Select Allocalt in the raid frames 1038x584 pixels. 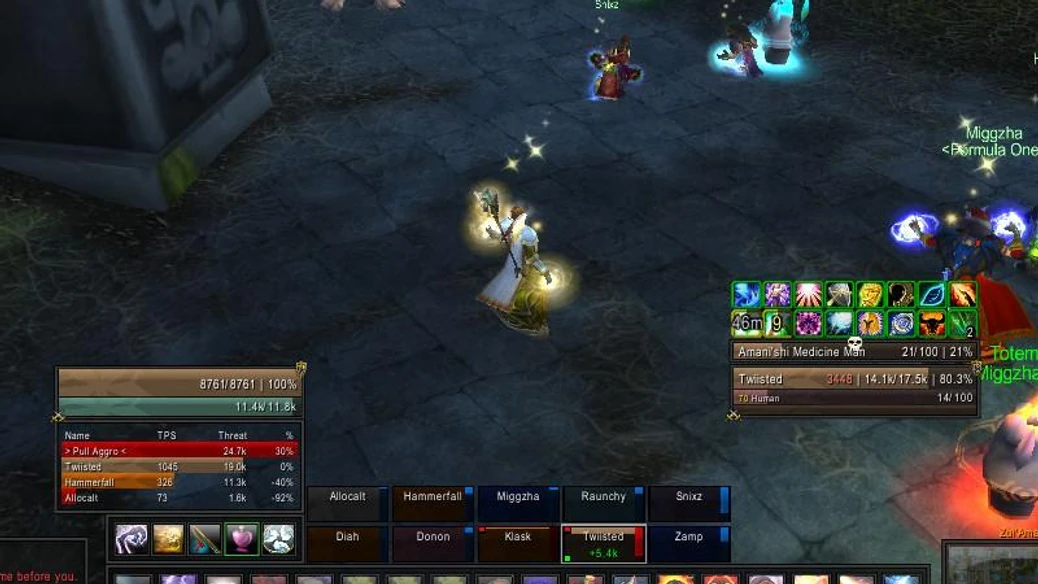point(347,503)
